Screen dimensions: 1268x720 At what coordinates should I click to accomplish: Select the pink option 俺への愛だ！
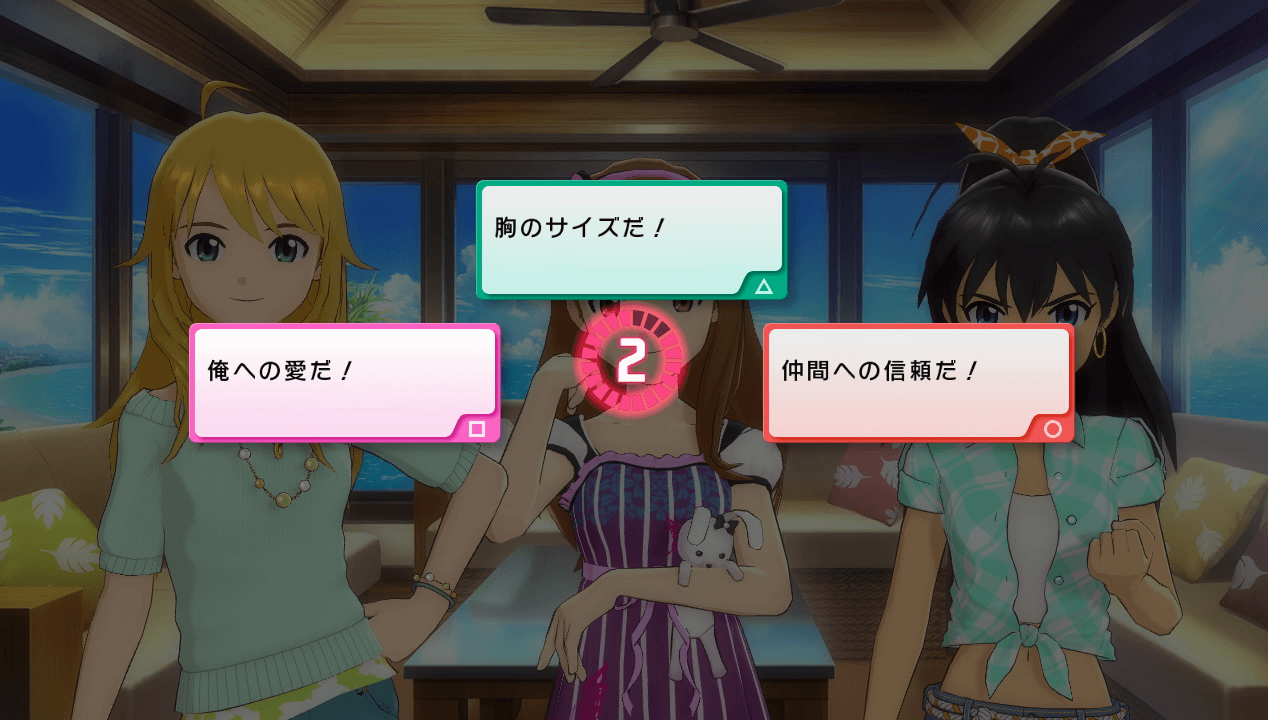point(344,382)
